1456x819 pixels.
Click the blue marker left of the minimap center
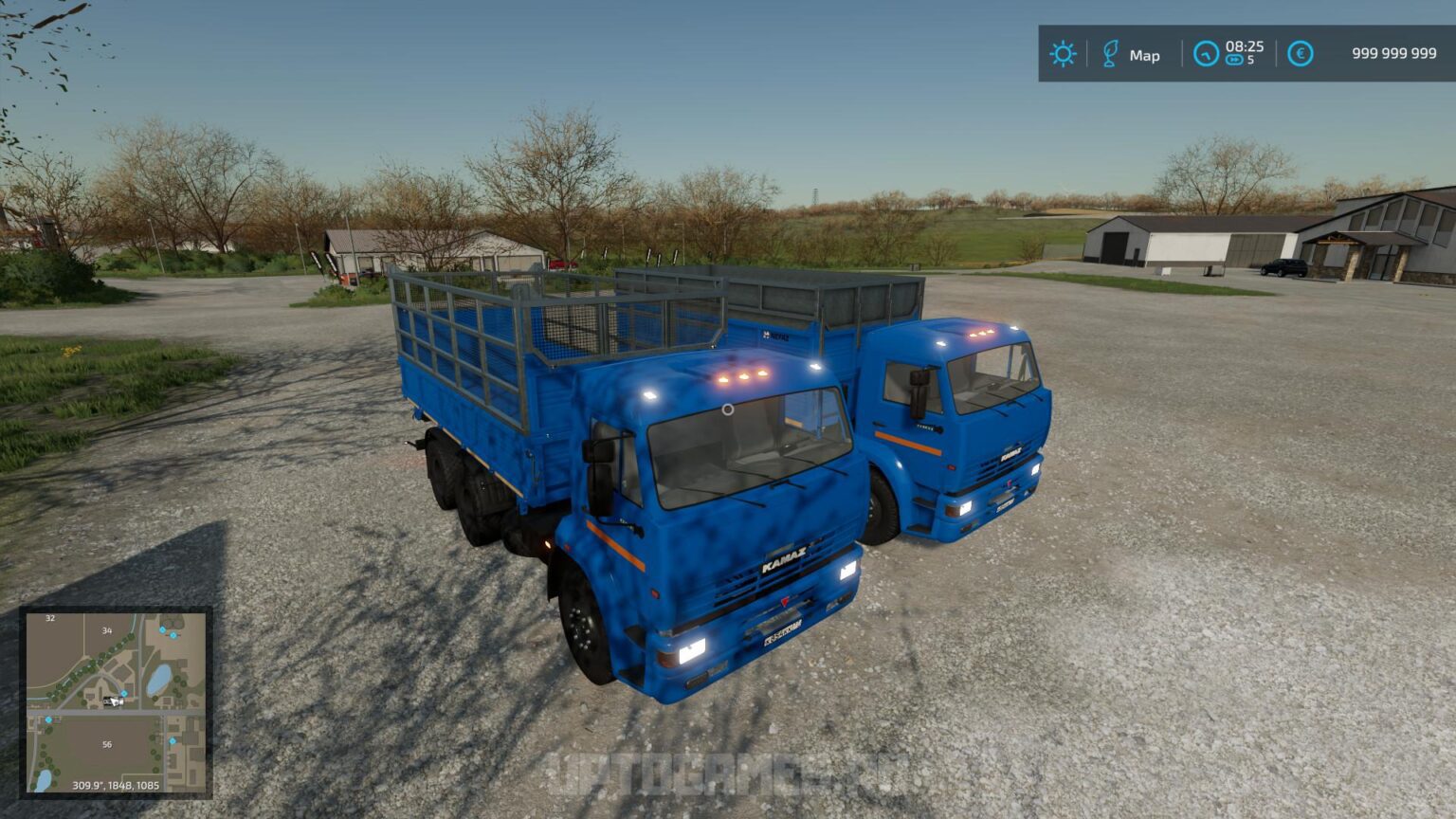tap(48, 719)
